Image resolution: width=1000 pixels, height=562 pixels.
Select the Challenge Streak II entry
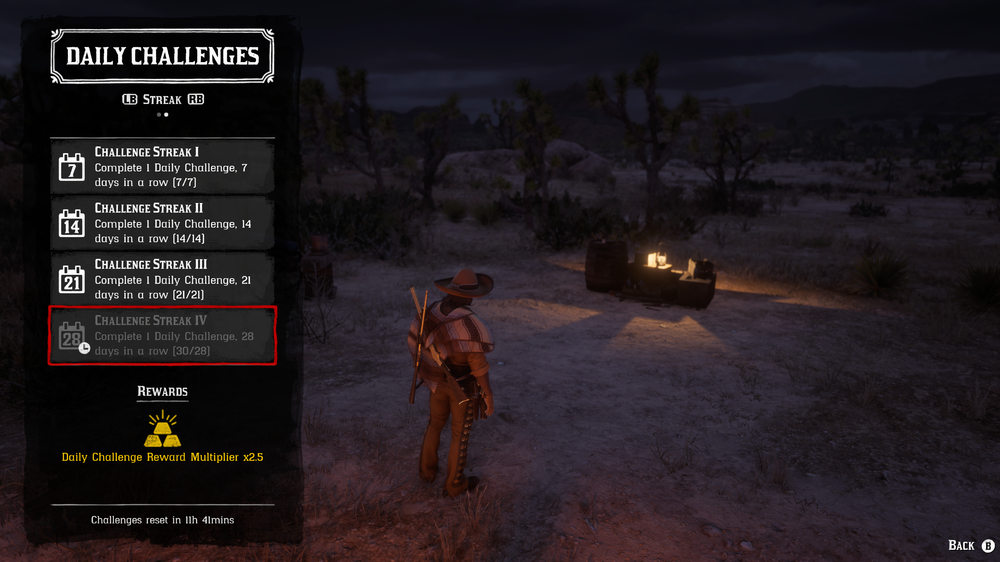pyautogui.click(x=162, y=222)
